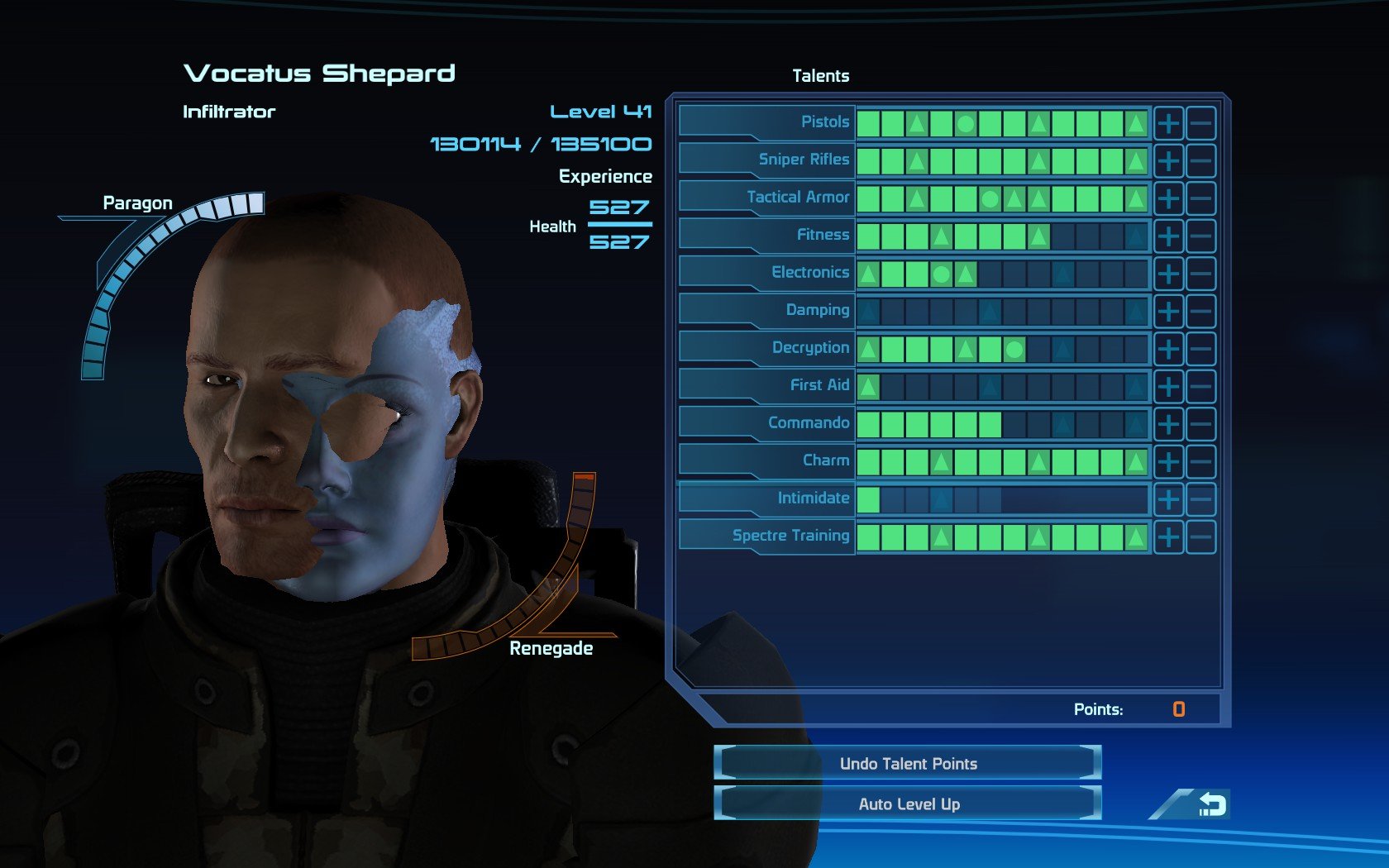Add a point to Intimidate
This screenshot has width=1389, height=868.
coord(1168,499)
